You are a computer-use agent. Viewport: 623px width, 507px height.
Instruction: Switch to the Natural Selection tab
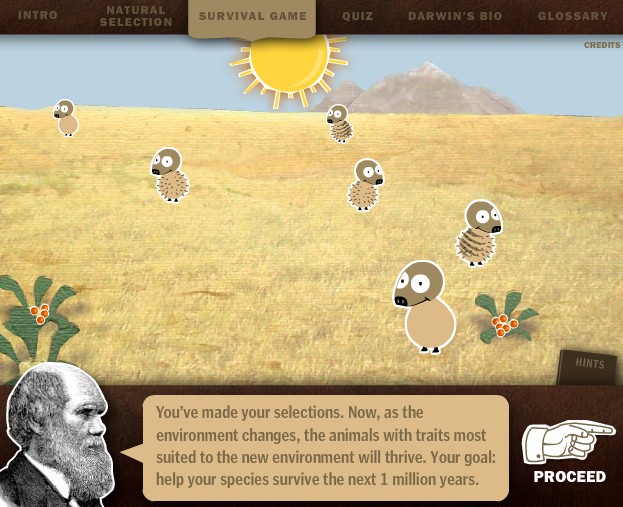click(135, 16)
